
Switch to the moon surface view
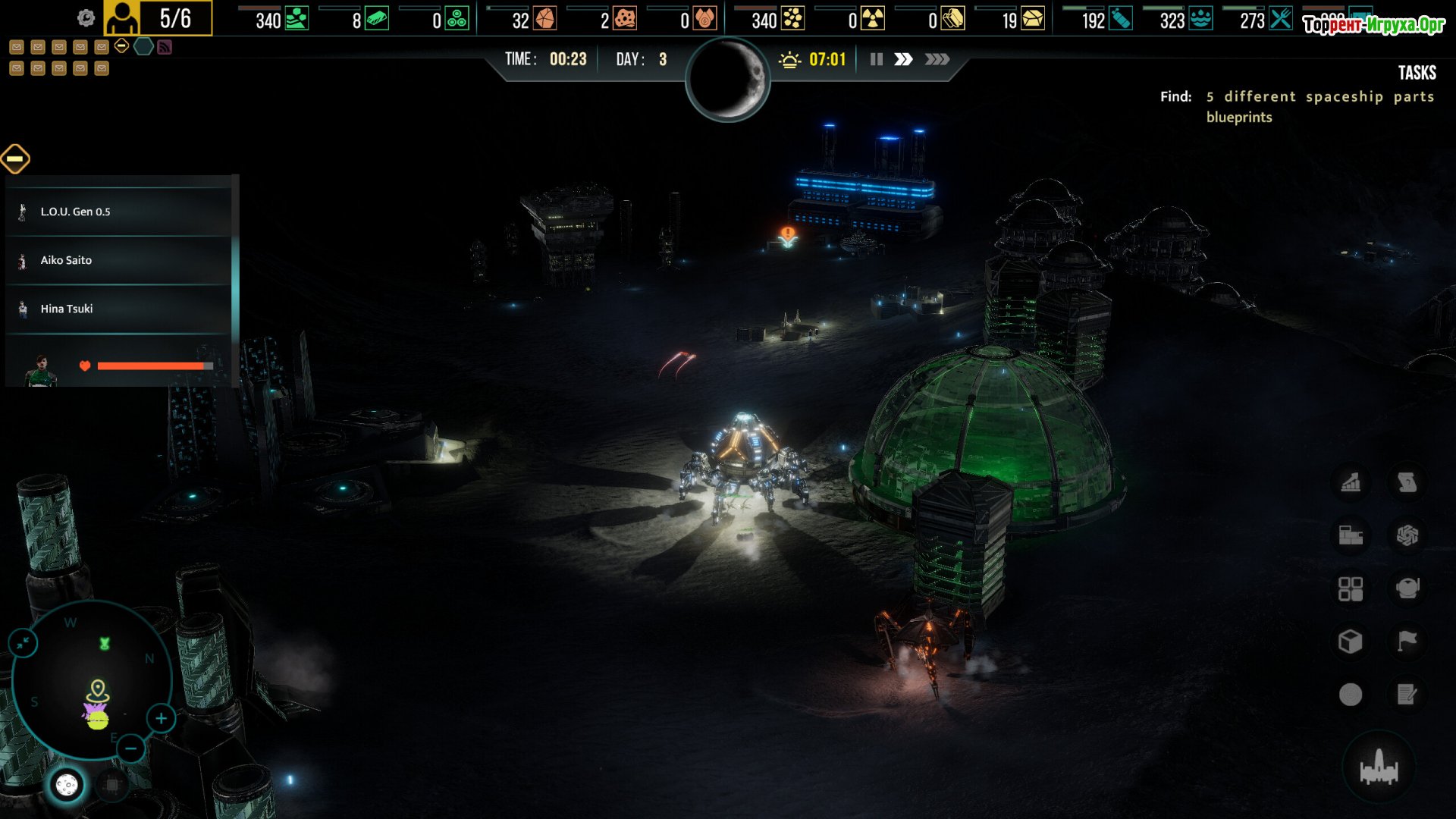[67, 785]
